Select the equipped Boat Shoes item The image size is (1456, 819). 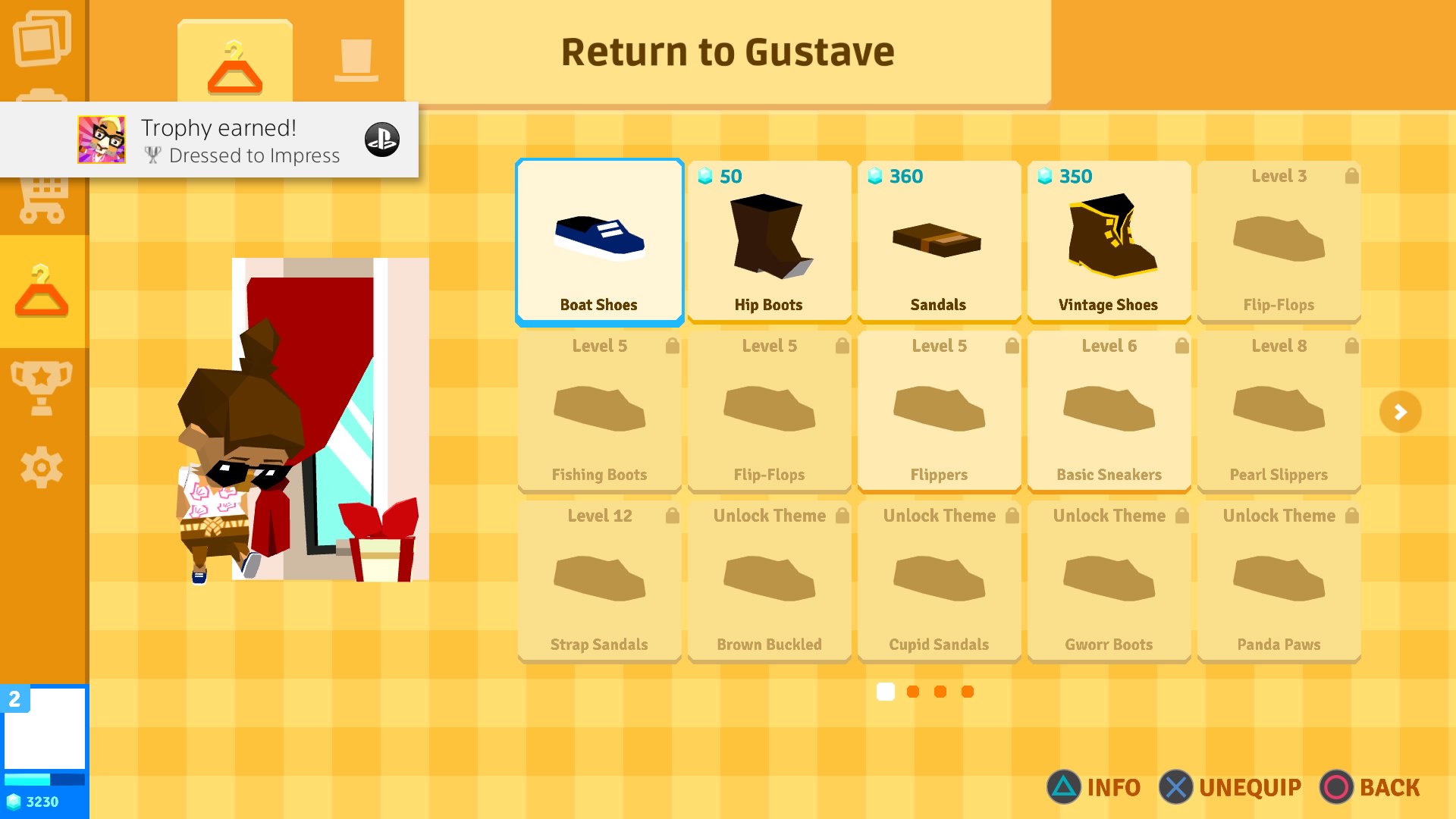coord(599,241)
